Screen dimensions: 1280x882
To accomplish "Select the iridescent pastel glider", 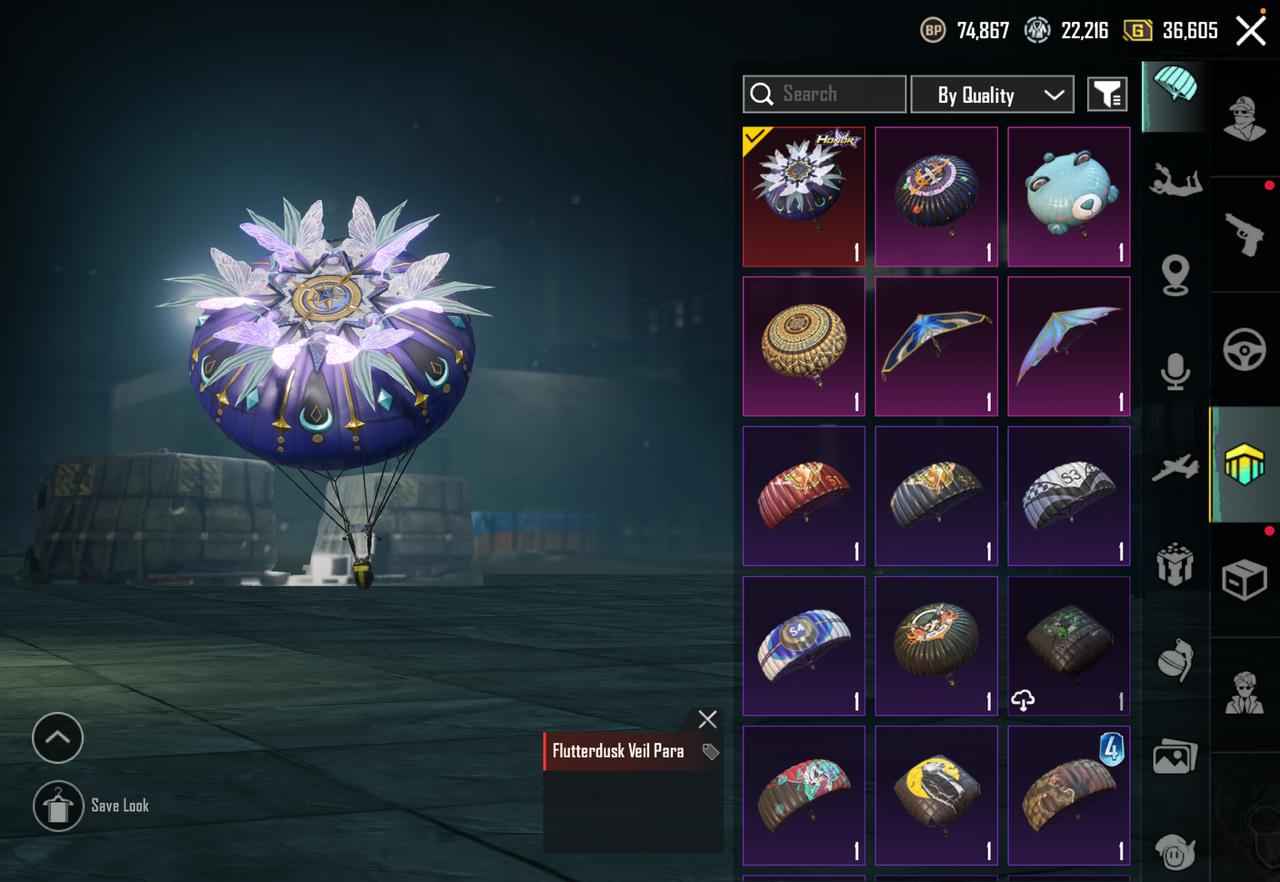I will 1068,346.
